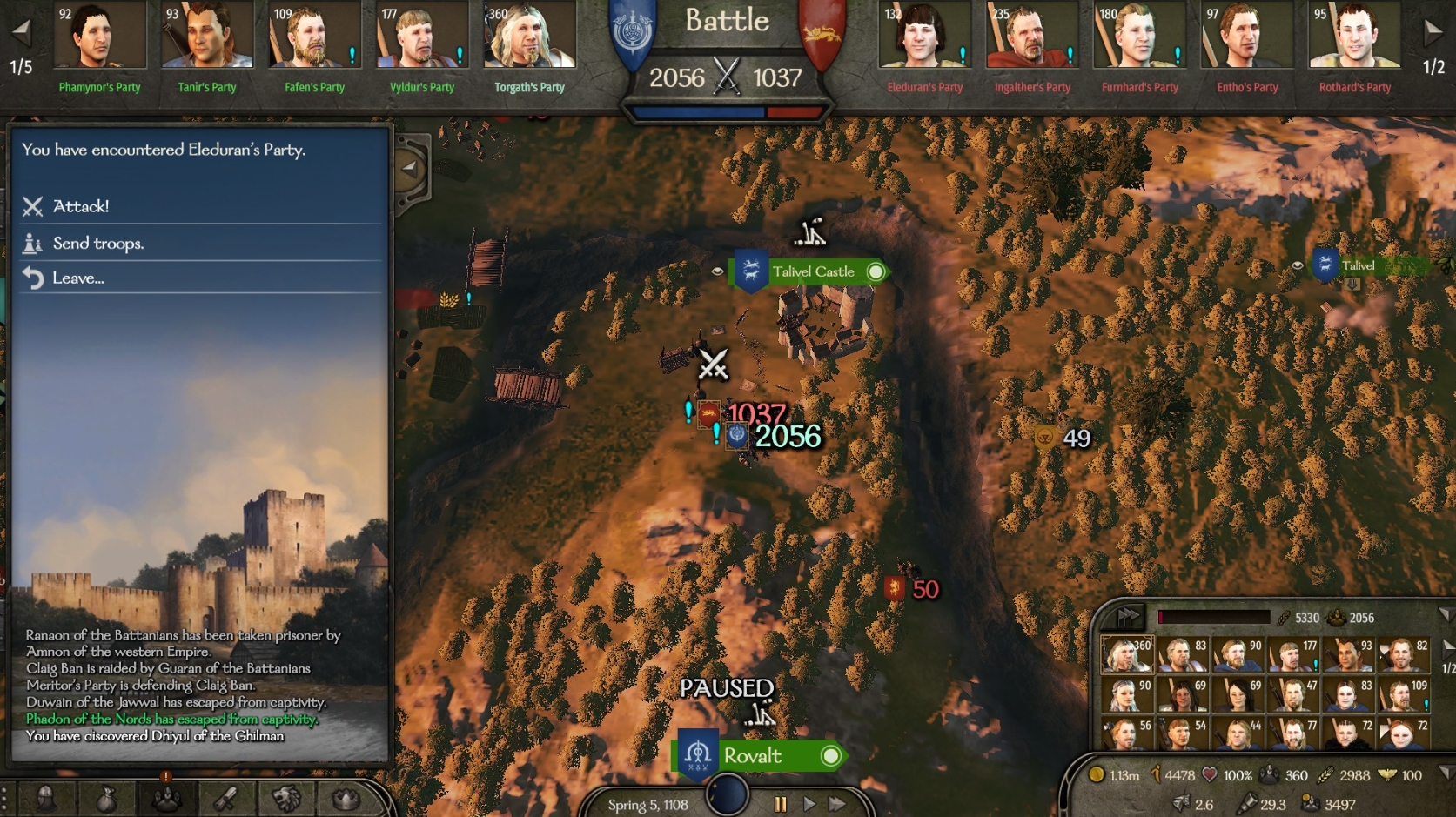Choose the Attack! option
The height and width of the screenshot is (817, 1456).
click(x=81, y=206)
